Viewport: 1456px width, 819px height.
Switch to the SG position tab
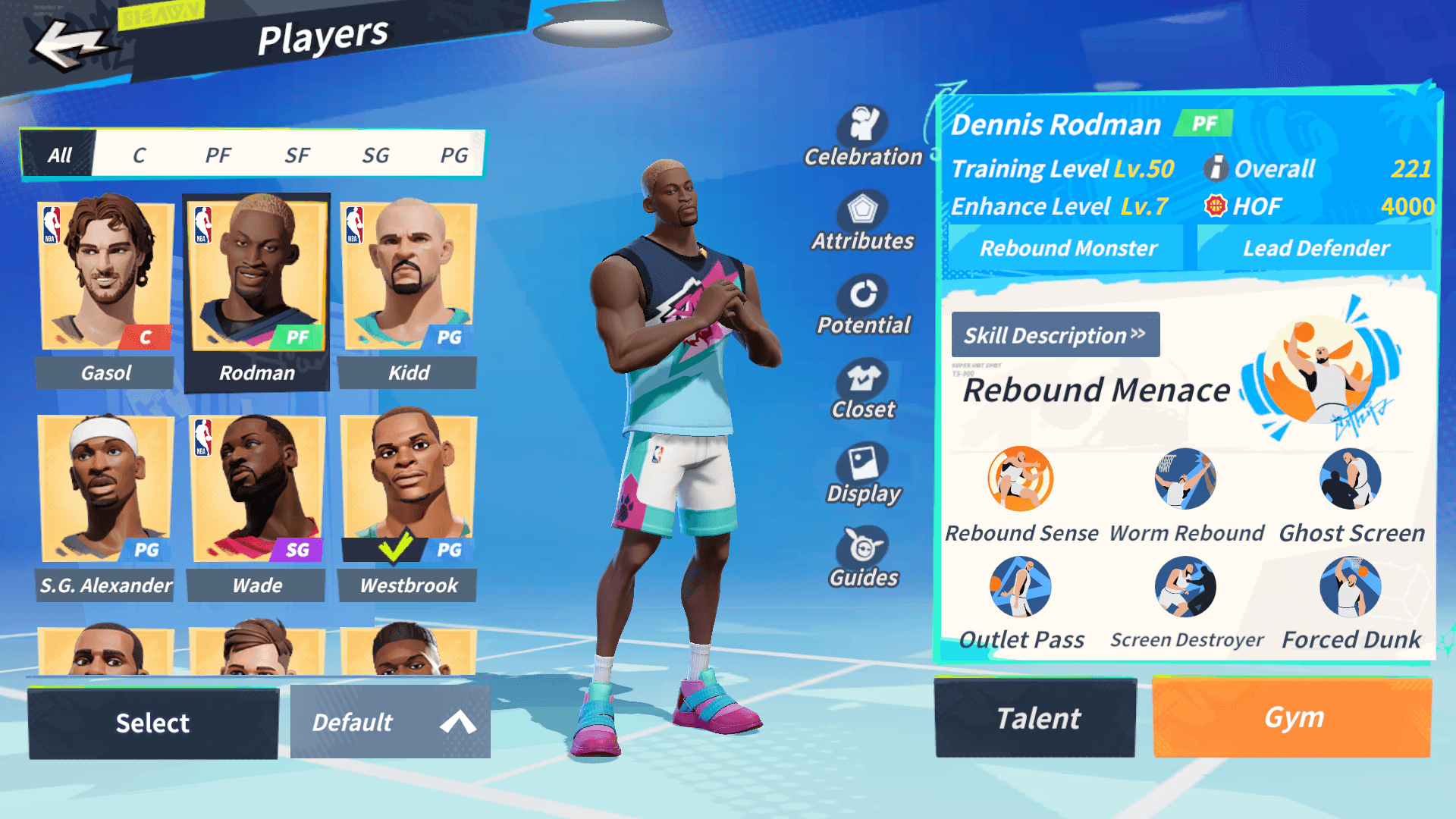pos(377,154)
